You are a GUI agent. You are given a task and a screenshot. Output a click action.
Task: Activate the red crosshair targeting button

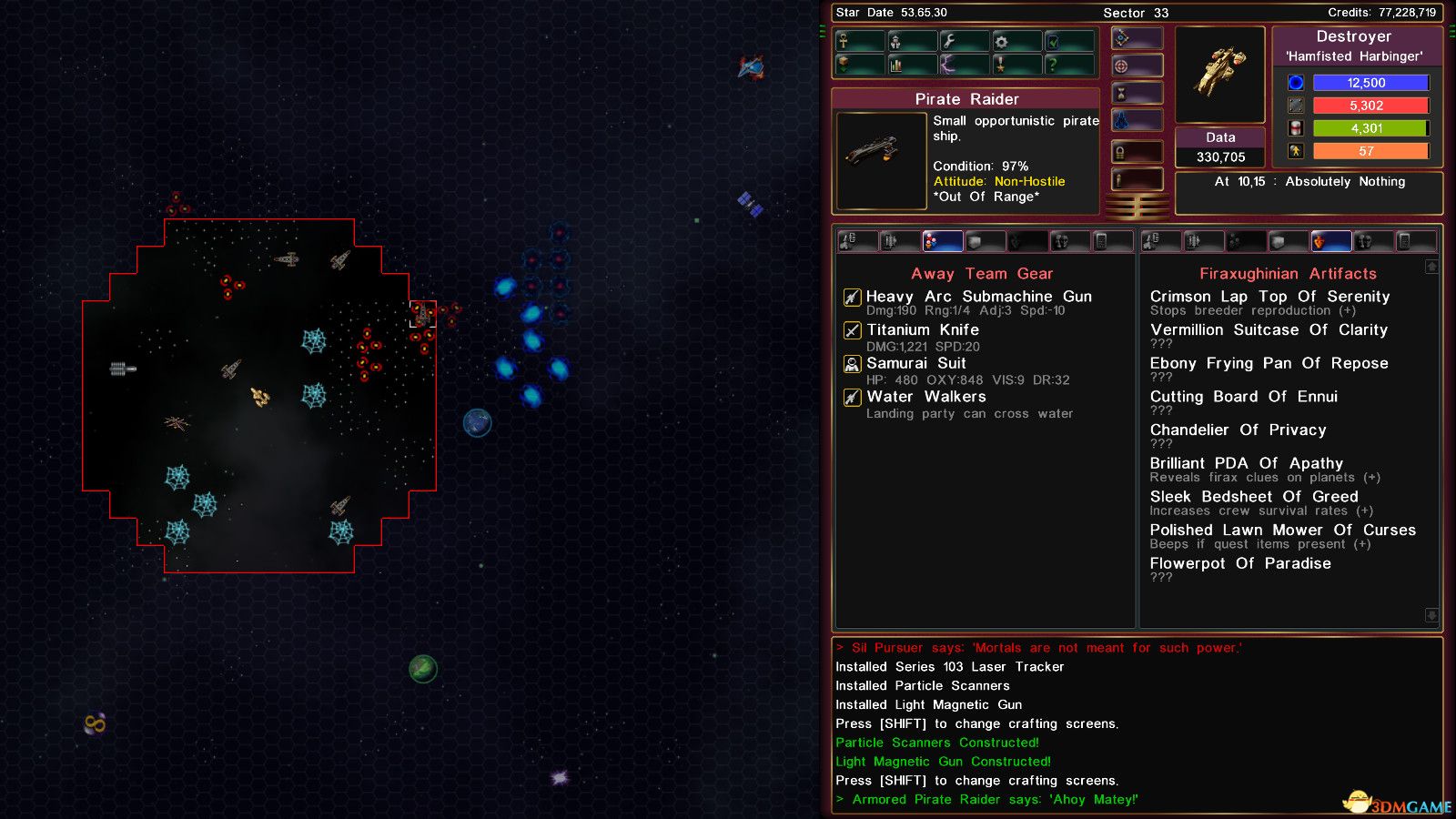click(1137, 66)
